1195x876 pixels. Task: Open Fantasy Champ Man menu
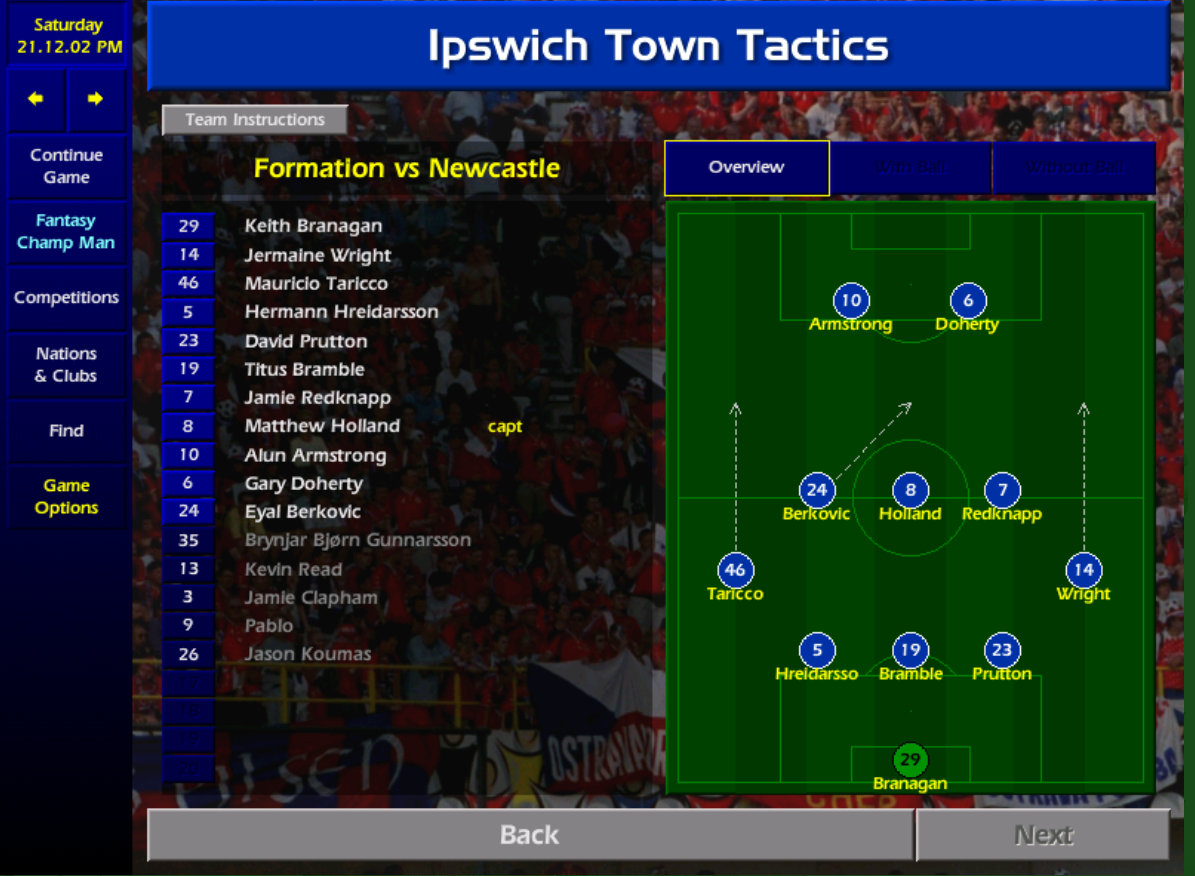click(66, 232)
